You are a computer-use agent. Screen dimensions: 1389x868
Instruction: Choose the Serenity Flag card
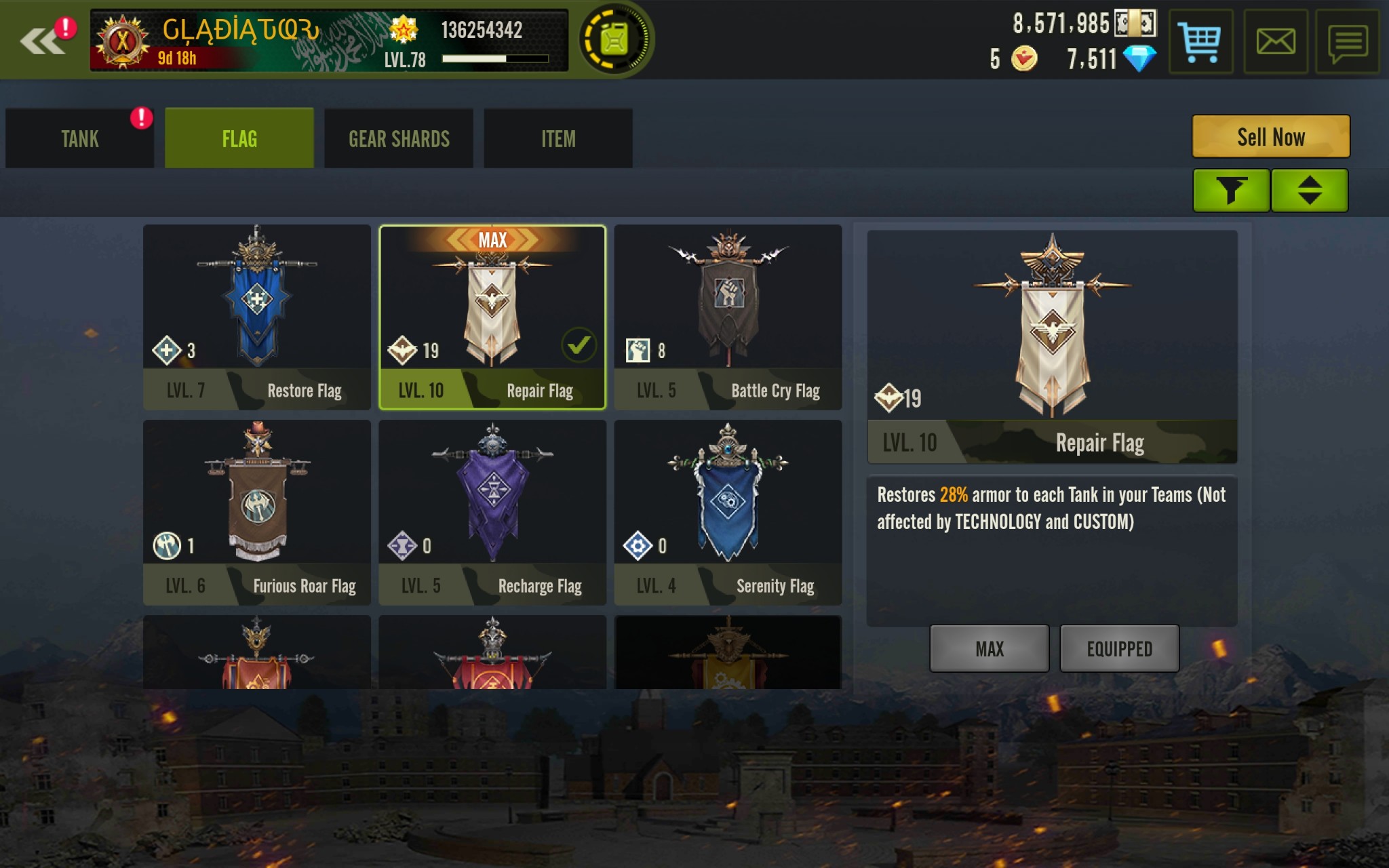tap(728, 513)
